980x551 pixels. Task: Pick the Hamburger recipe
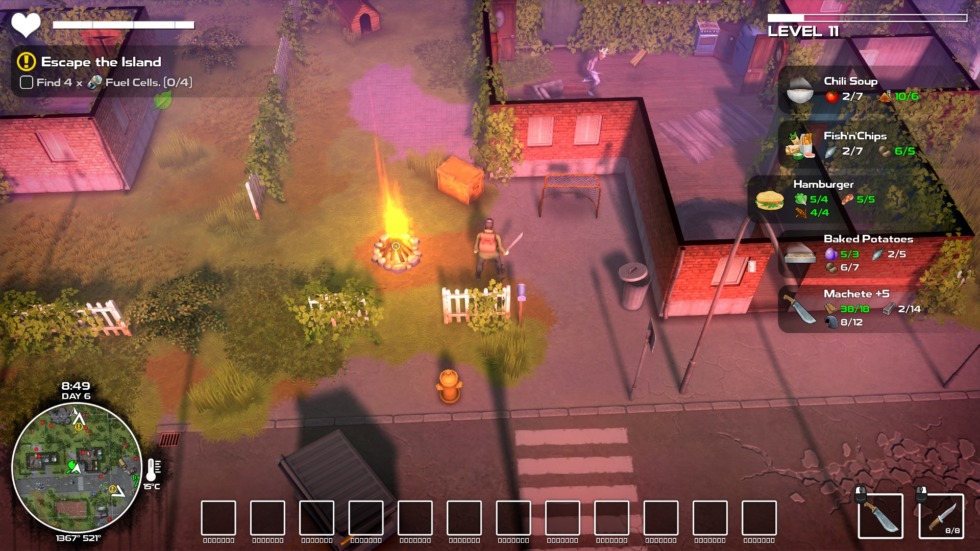pos(820,198)
